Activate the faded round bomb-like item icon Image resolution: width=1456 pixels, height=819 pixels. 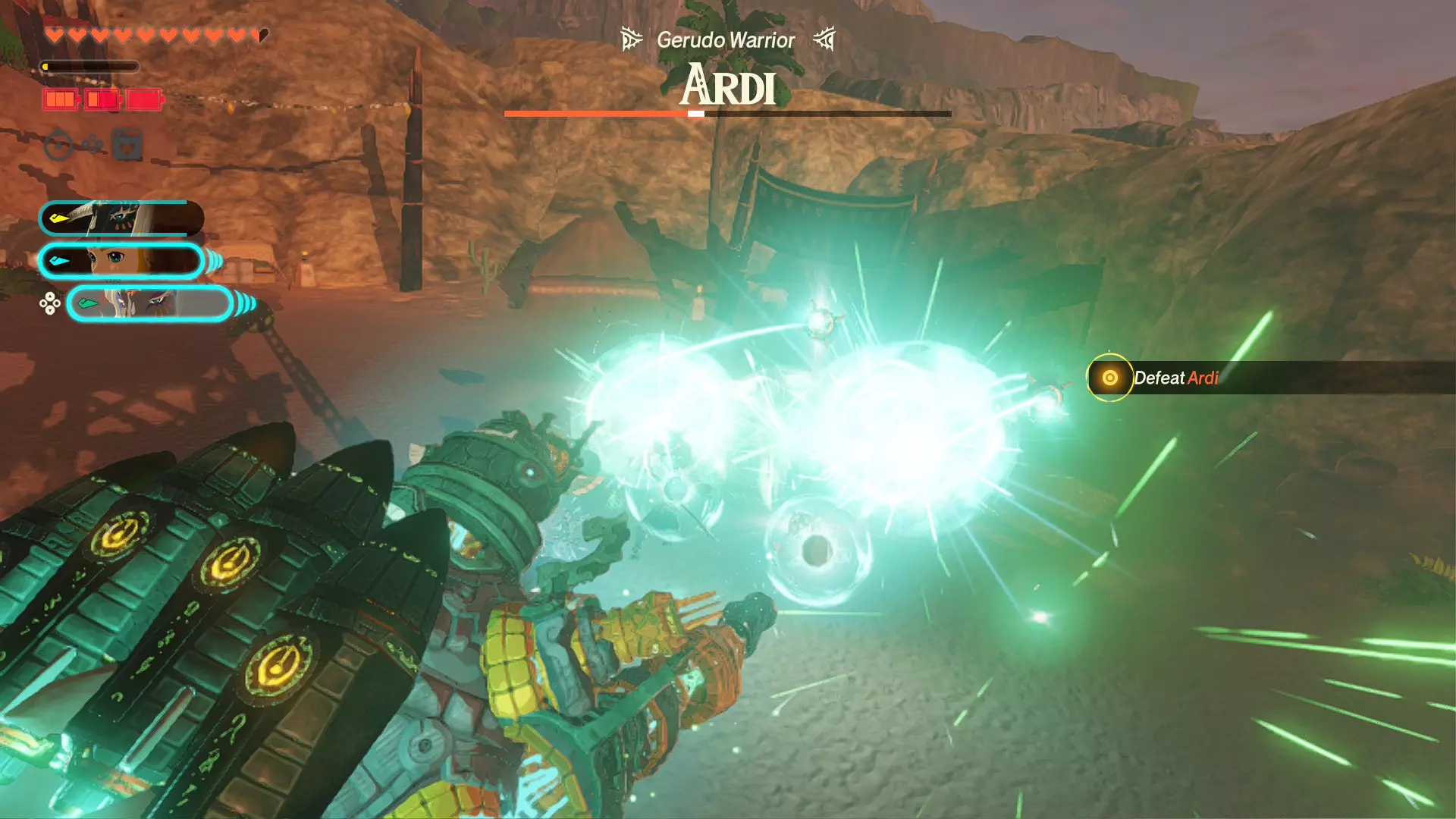[59, 144]
